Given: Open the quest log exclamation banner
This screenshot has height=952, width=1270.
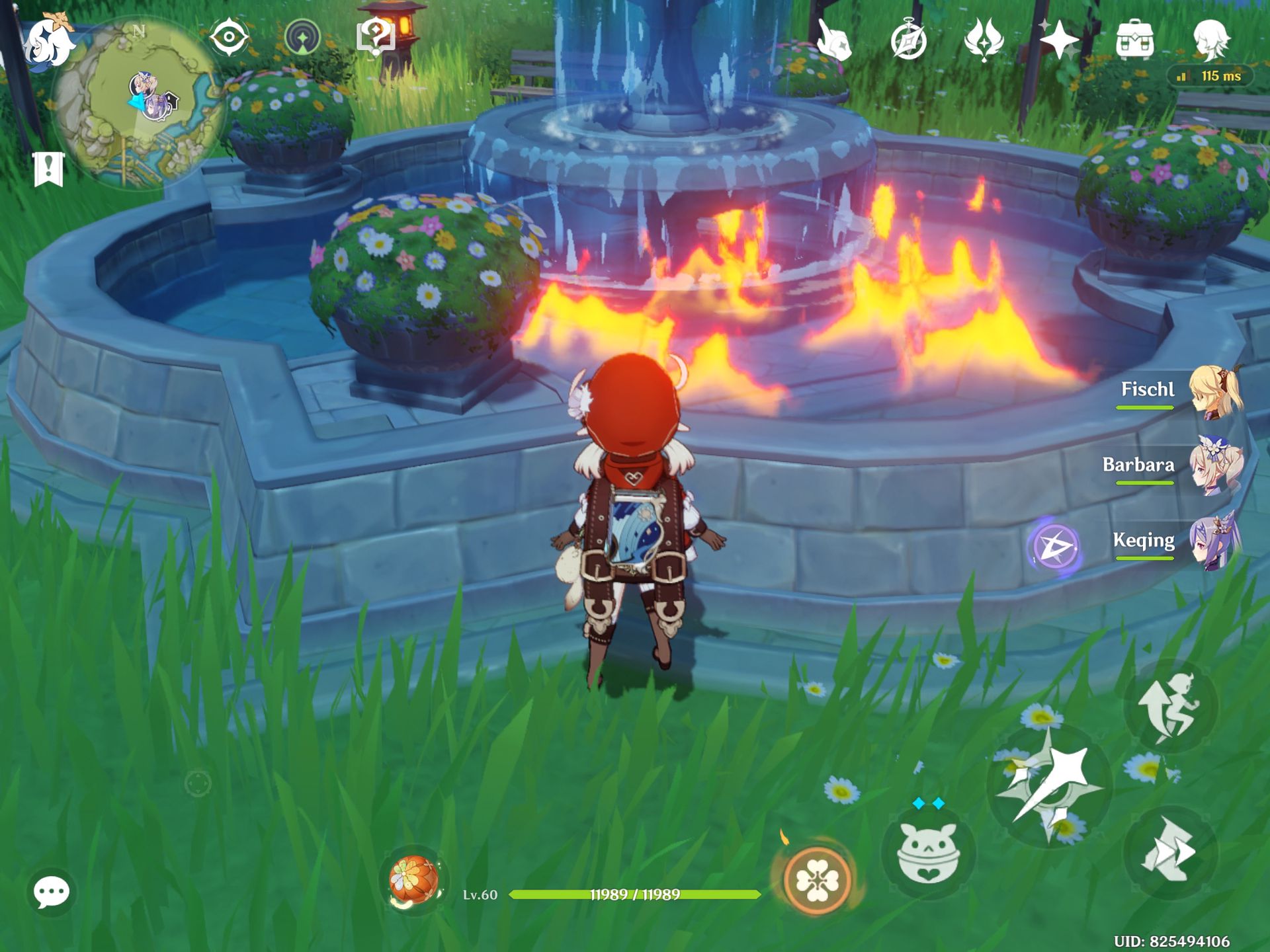Looking at the screenshot, I should [48, 169].
